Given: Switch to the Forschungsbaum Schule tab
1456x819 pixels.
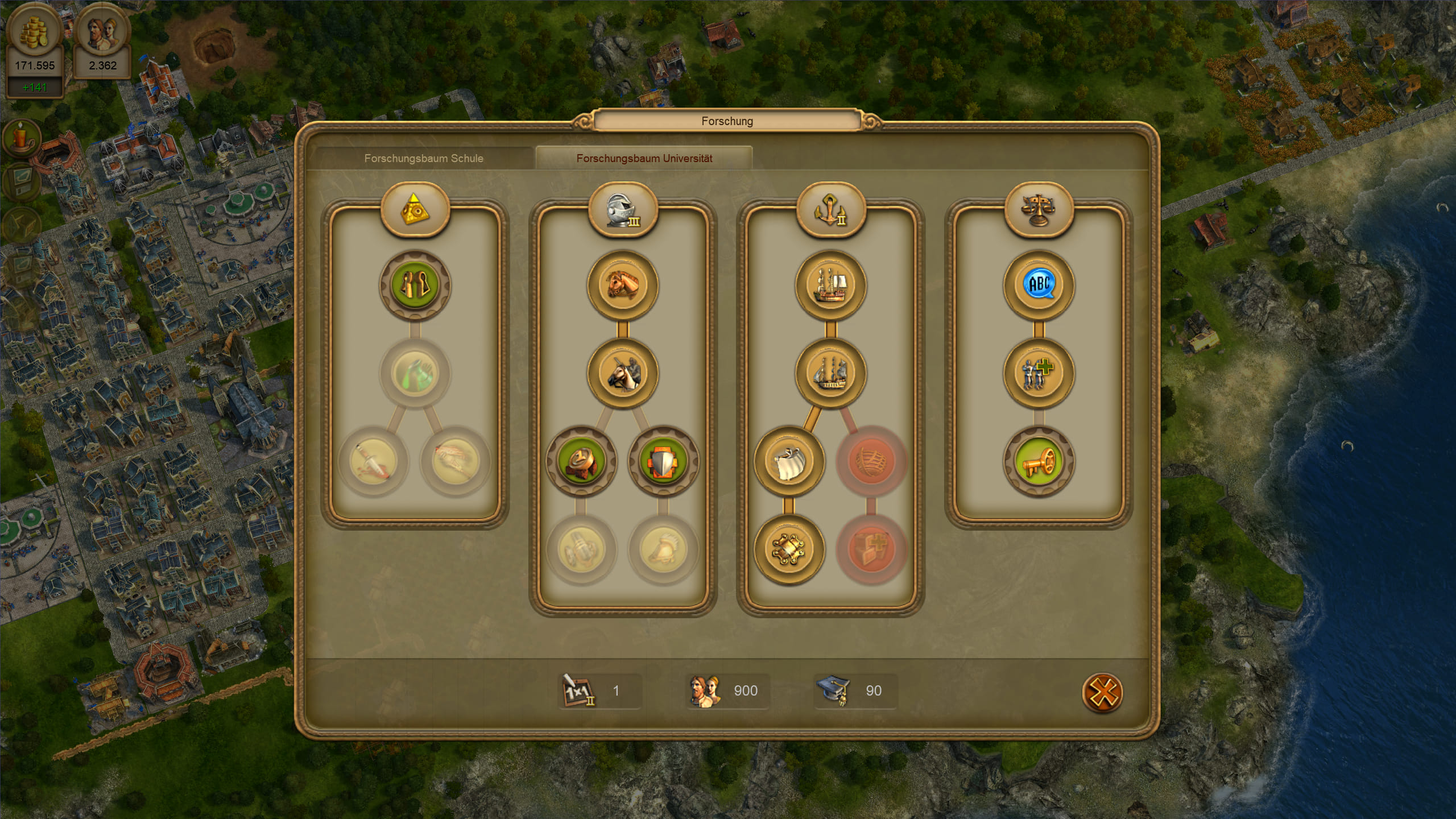Looking at the screenshot, I should [424, 158].
